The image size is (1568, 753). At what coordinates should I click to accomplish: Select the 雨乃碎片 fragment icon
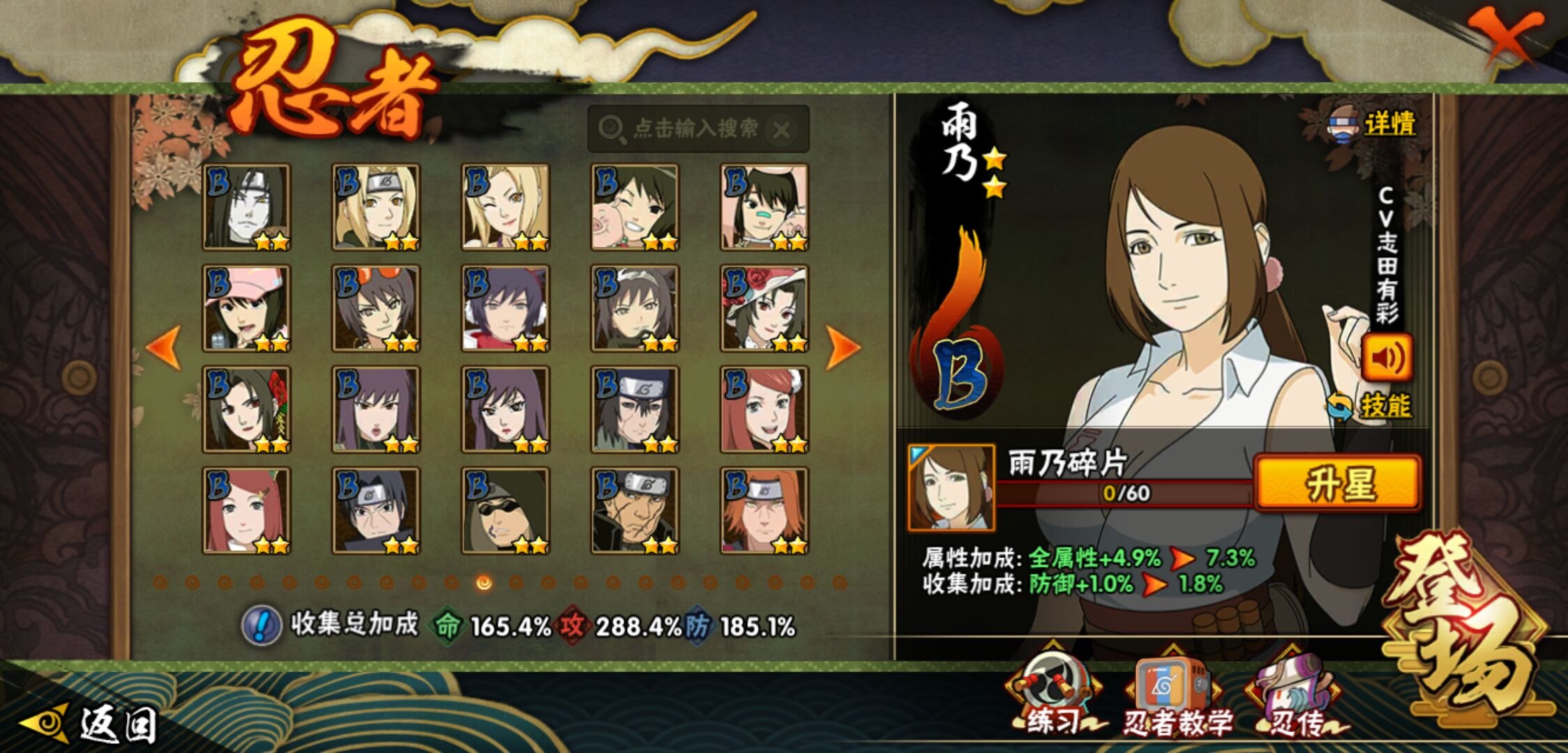point(951,488)
